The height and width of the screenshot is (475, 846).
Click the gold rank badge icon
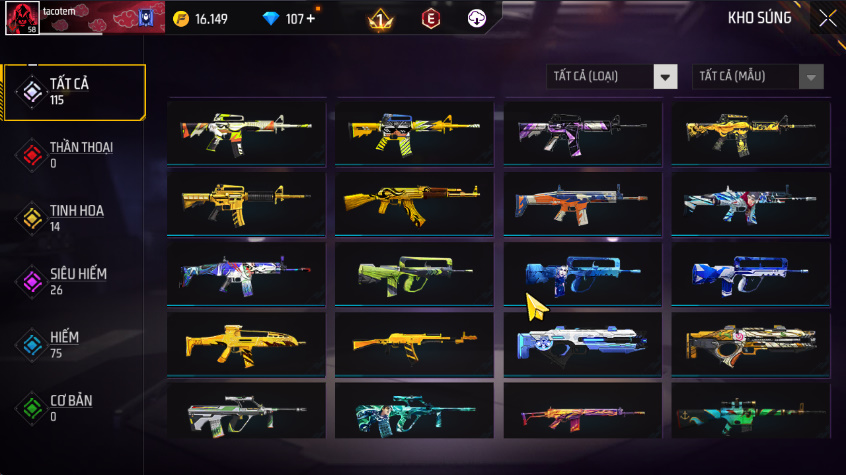(380, 19)
